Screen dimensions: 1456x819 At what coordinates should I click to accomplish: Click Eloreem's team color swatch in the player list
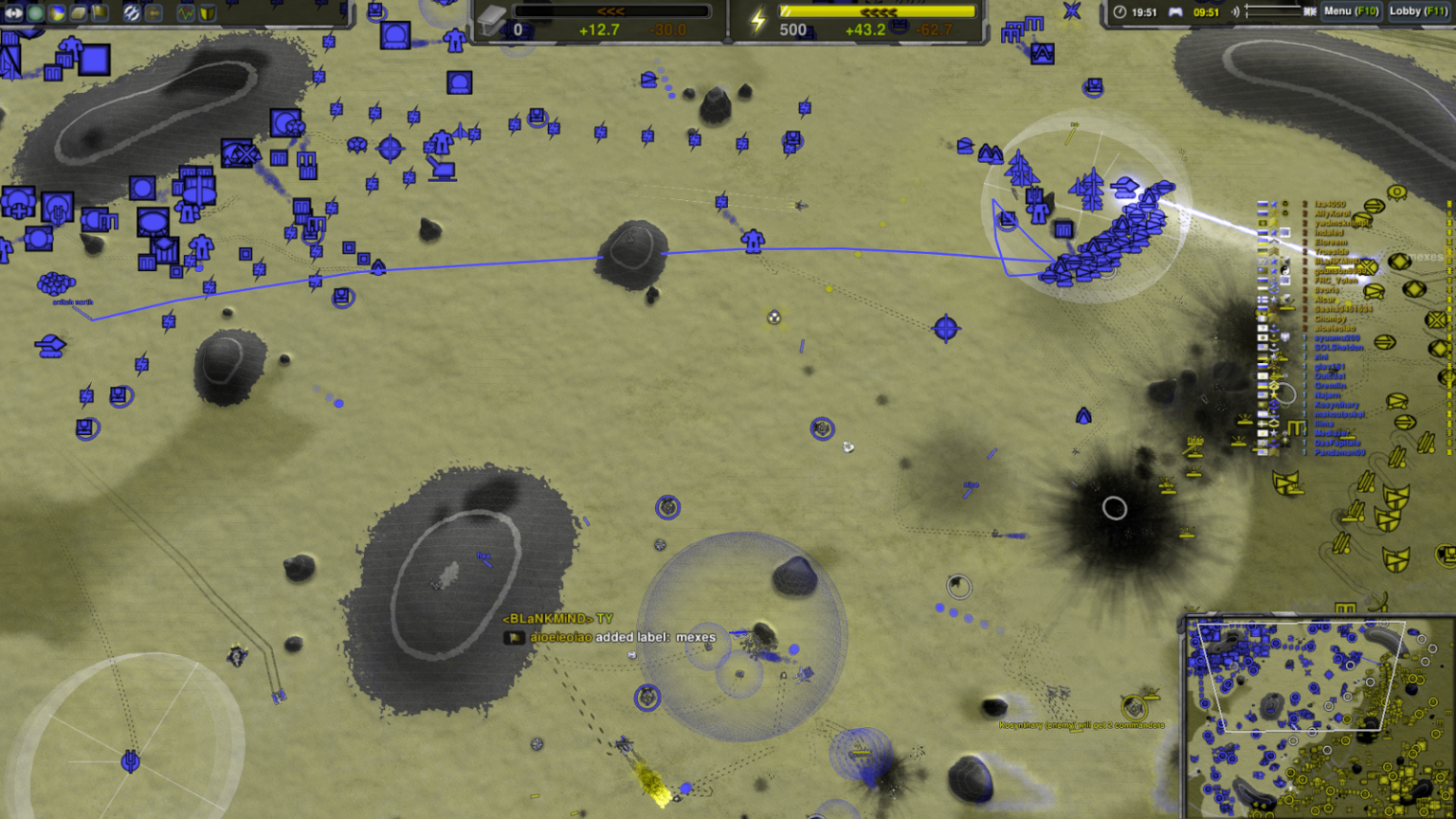(x=1261, y=241)
